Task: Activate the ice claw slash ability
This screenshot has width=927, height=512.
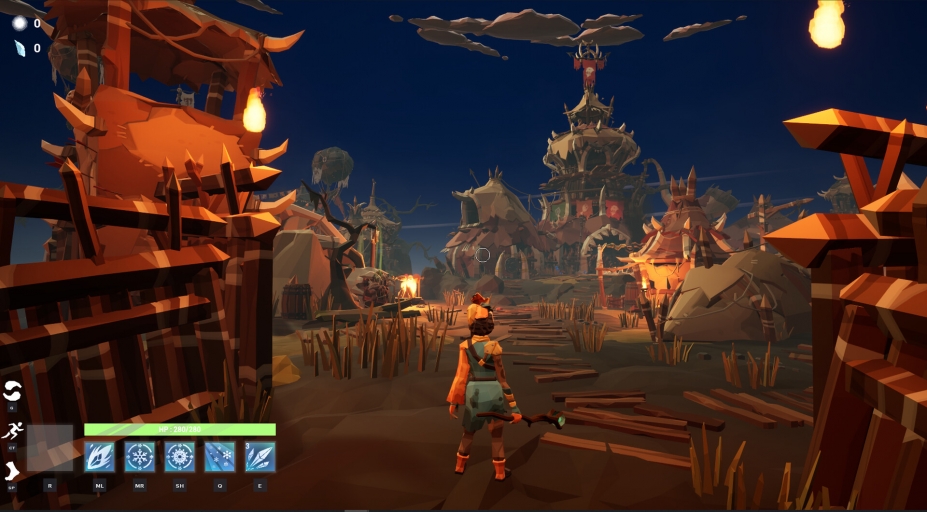Action: [100, 457]
